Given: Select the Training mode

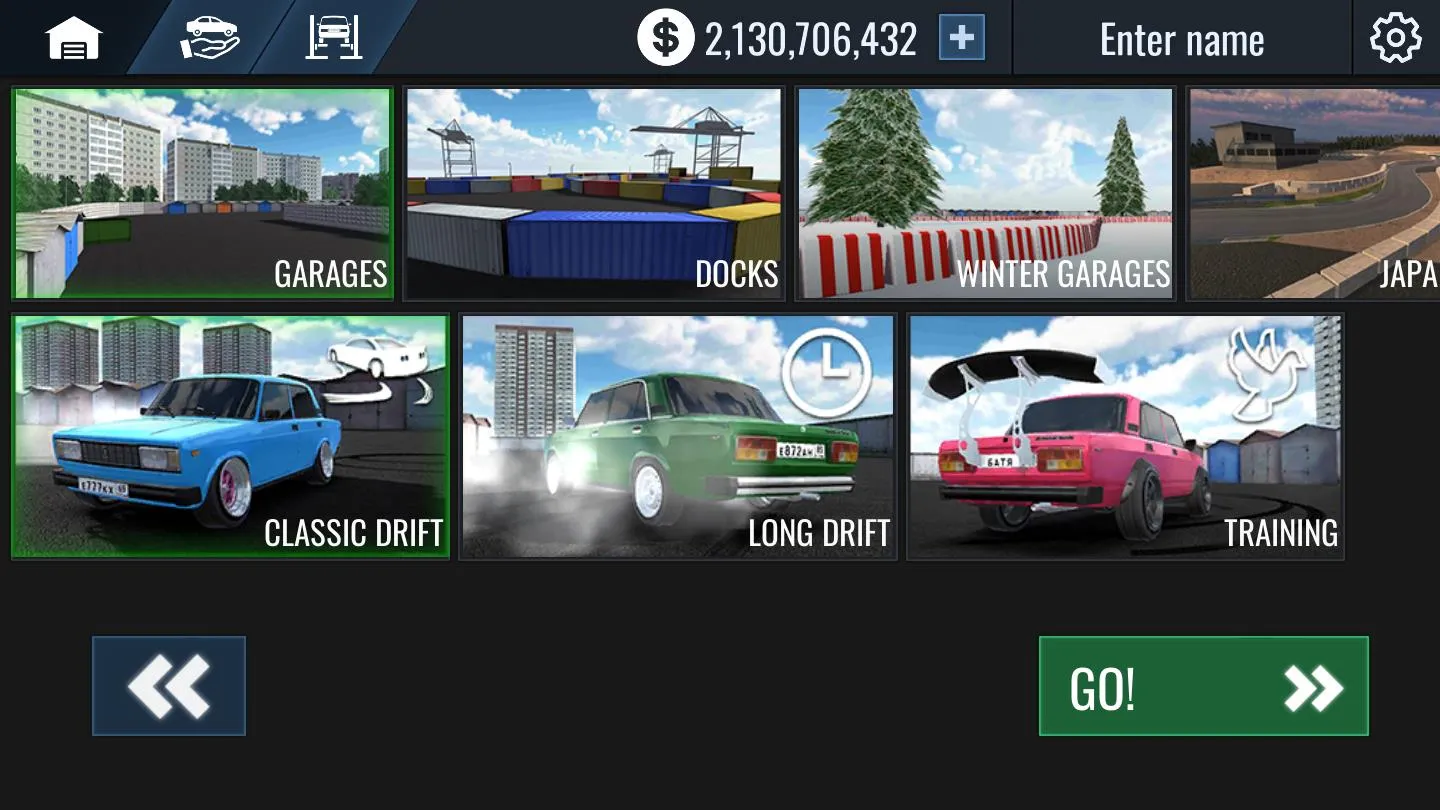Looking at the screenshot, I should coord(1124,435).
